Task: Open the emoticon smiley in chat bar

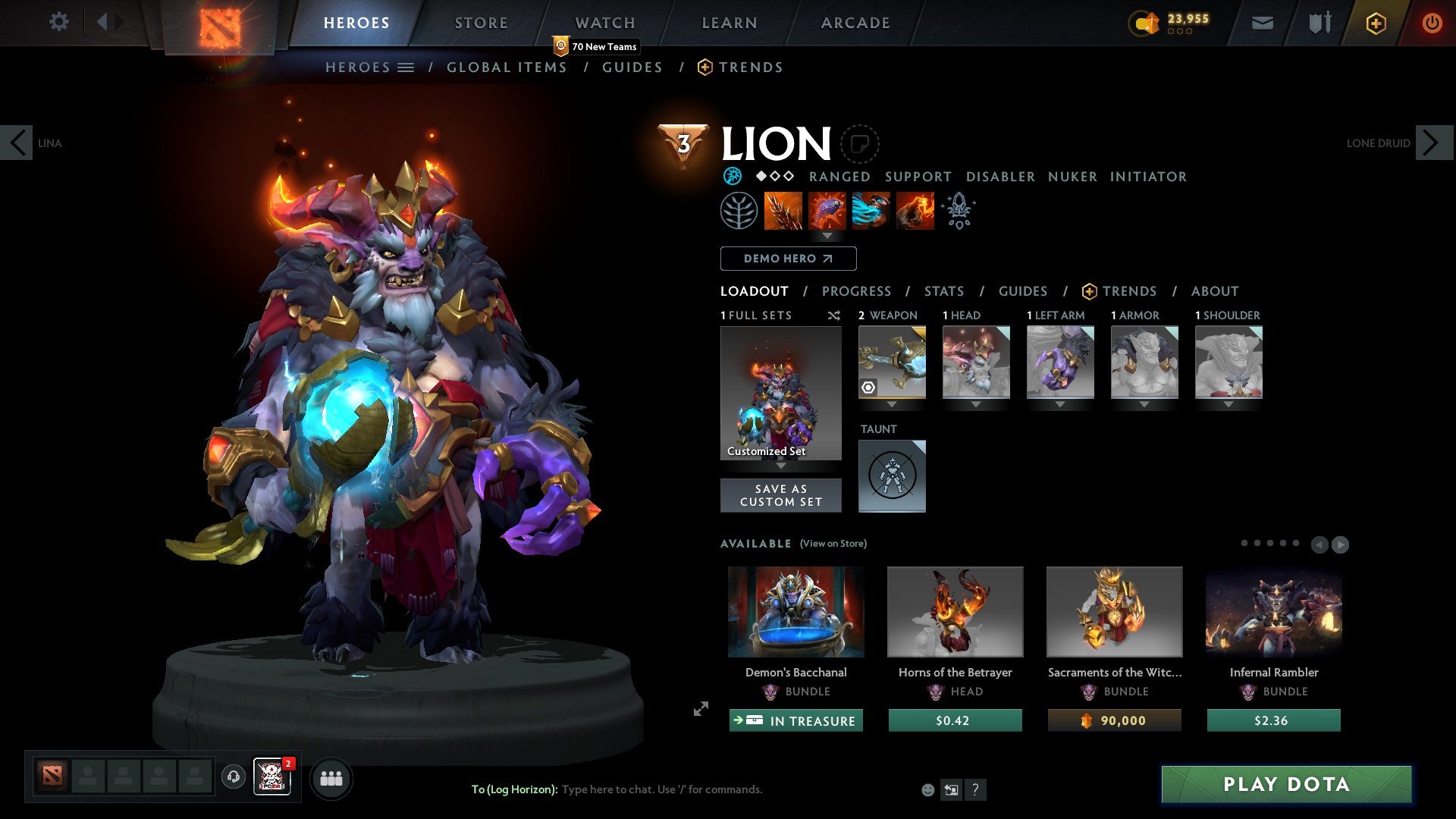Action: coord(928,789)
